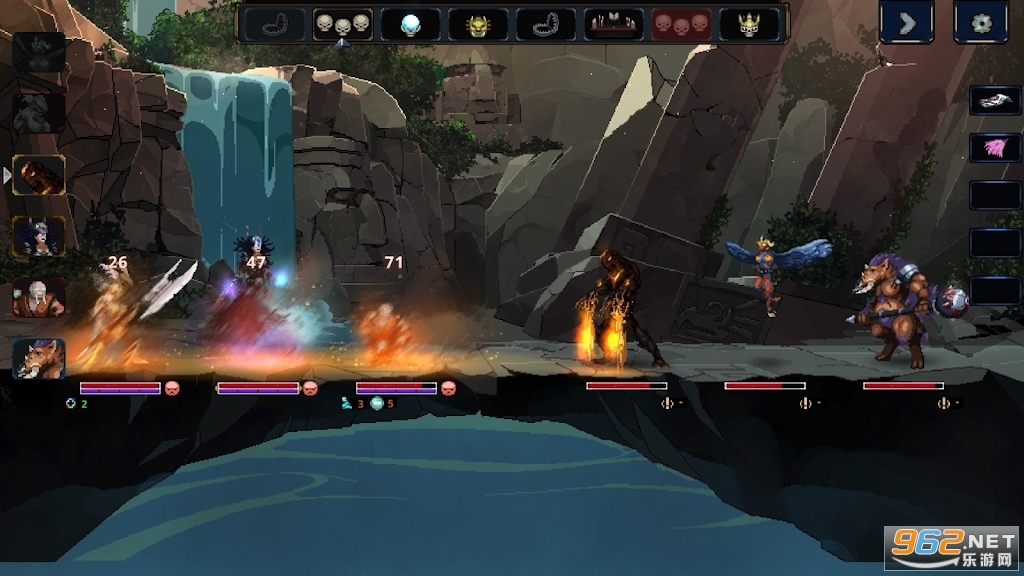The width and height of the screenshot is (1024, 576).
Task: Select the horned dark-haired woman portrait
Action: tap(39, 237)
